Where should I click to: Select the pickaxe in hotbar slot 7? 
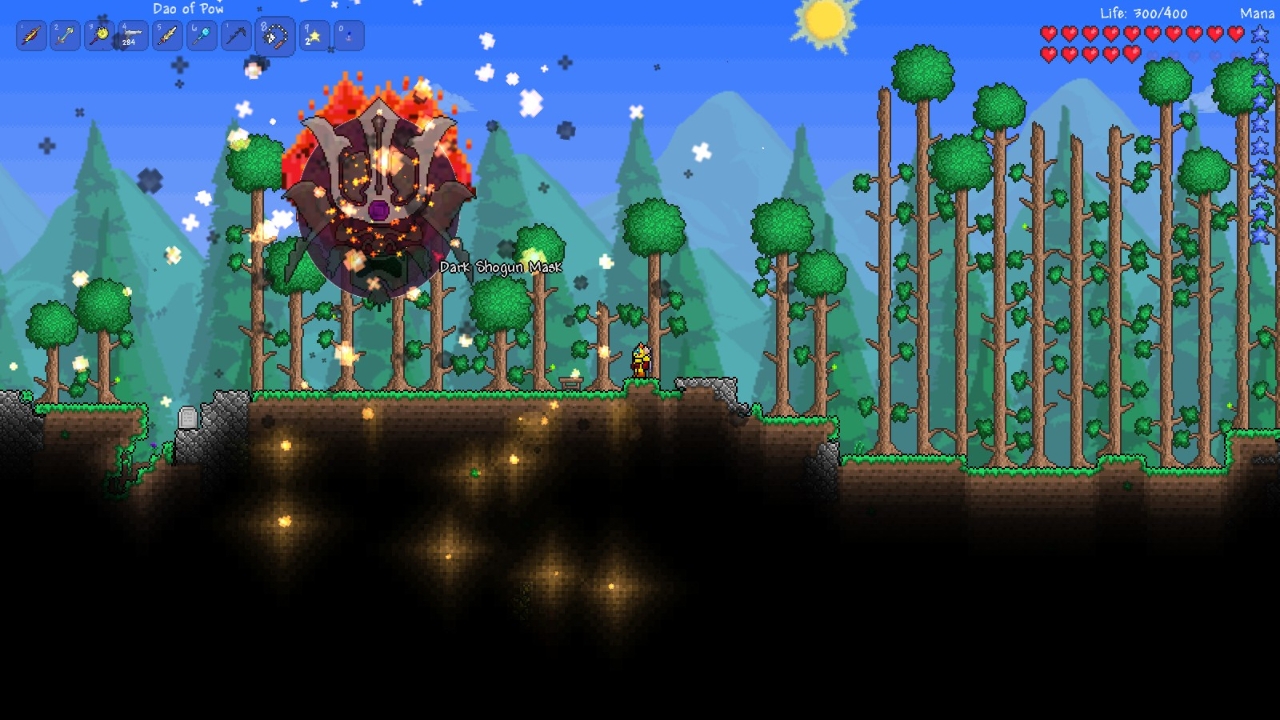[x=236, y=35]
